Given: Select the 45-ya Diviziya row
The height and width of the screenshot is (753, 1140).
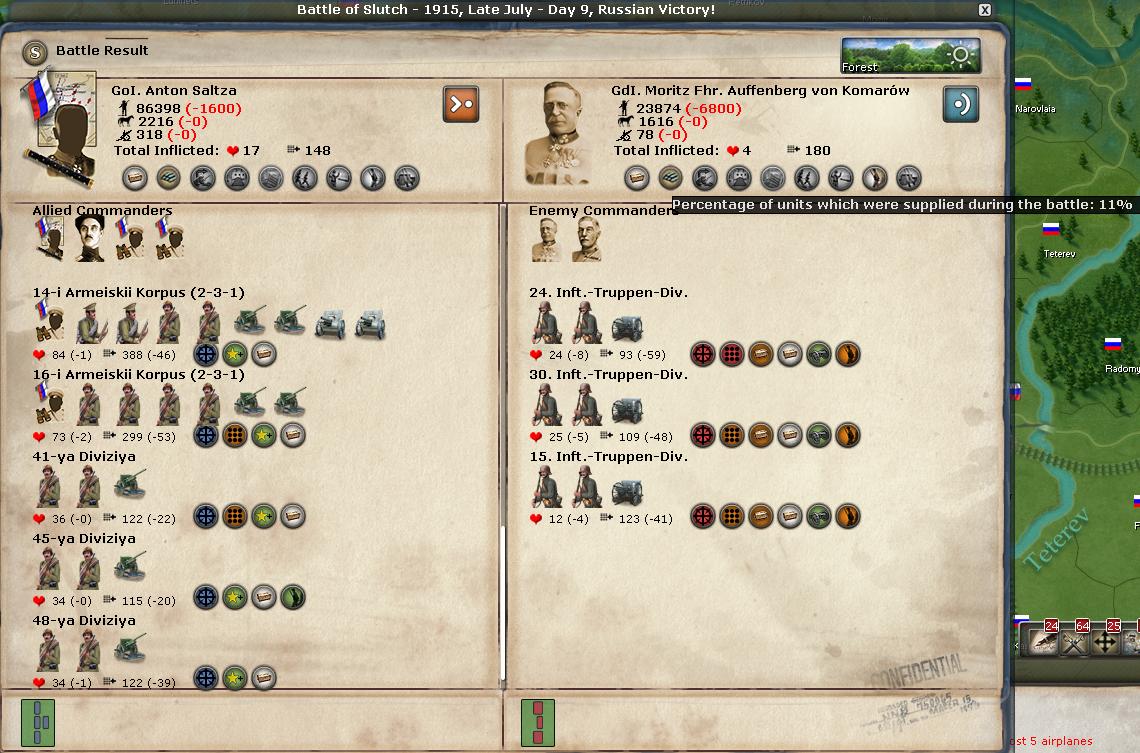Looking at the screenshot, I should click(84, 539).
